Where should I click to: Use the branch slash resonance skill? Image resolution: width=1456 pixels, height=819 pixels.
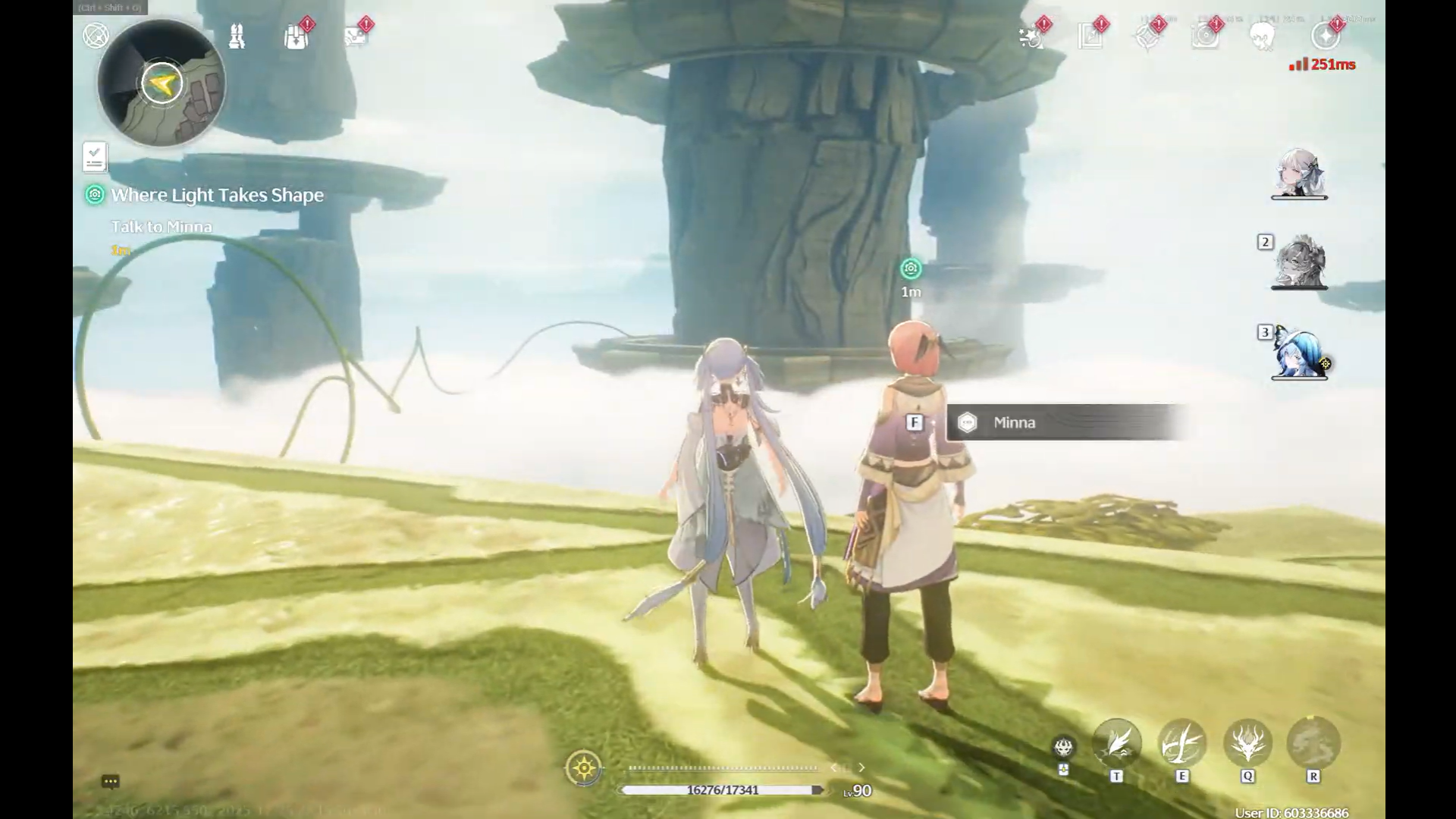[1181, 743]
